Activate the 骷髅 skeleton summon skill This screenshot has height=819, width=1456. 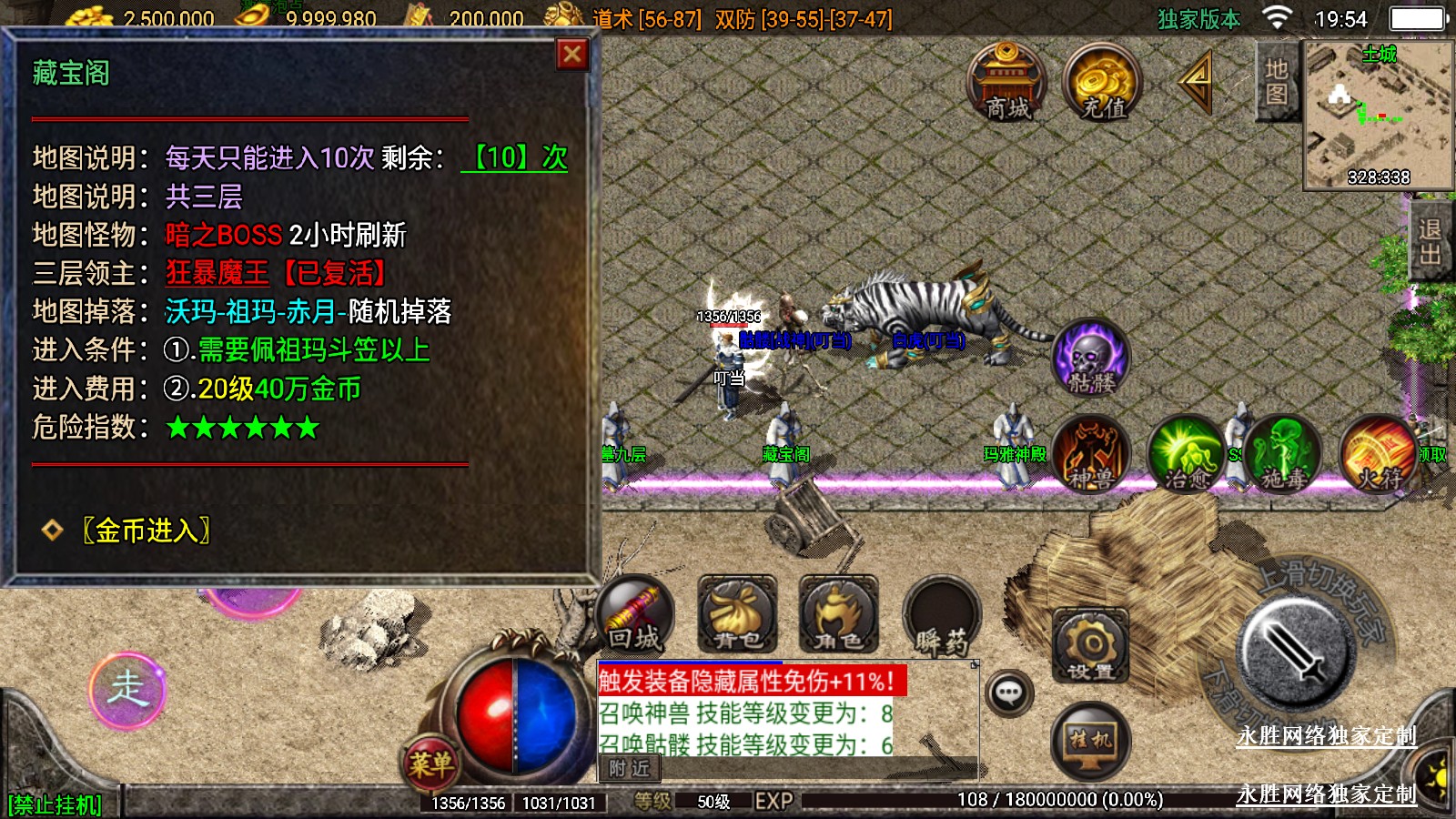[1090, 358]
